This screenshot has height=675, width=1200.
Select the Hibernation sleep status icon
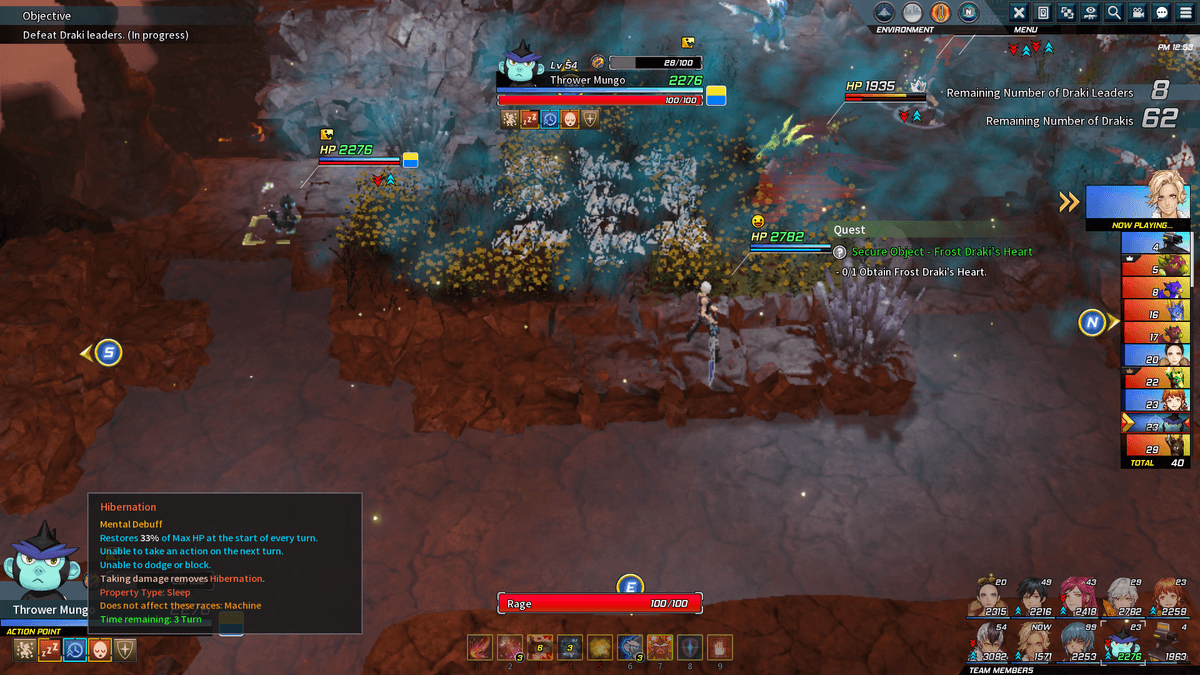point(49,650)
